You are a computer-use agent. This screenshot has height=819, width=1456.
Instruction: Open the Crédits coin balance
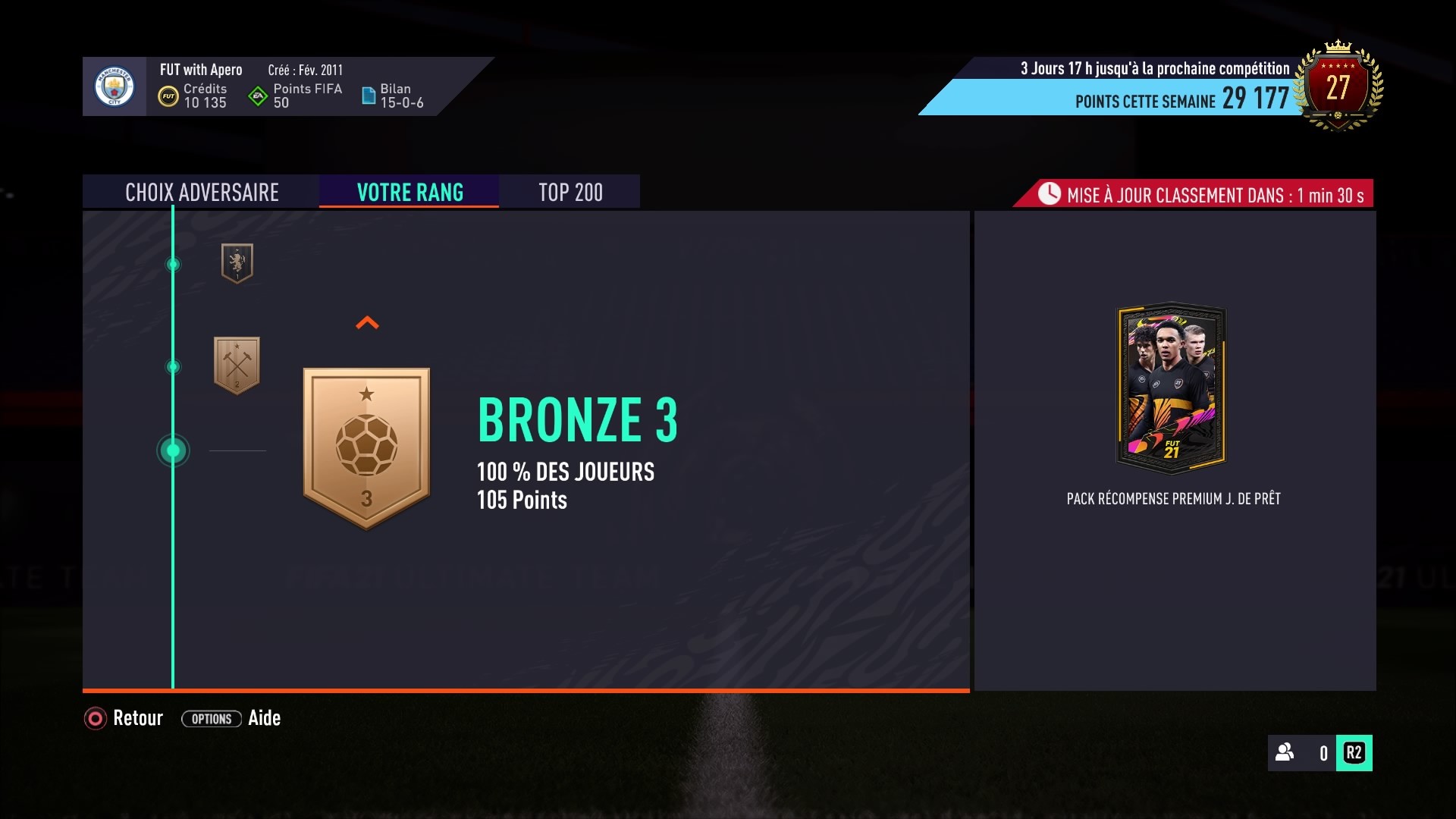[x=171, y=96]
